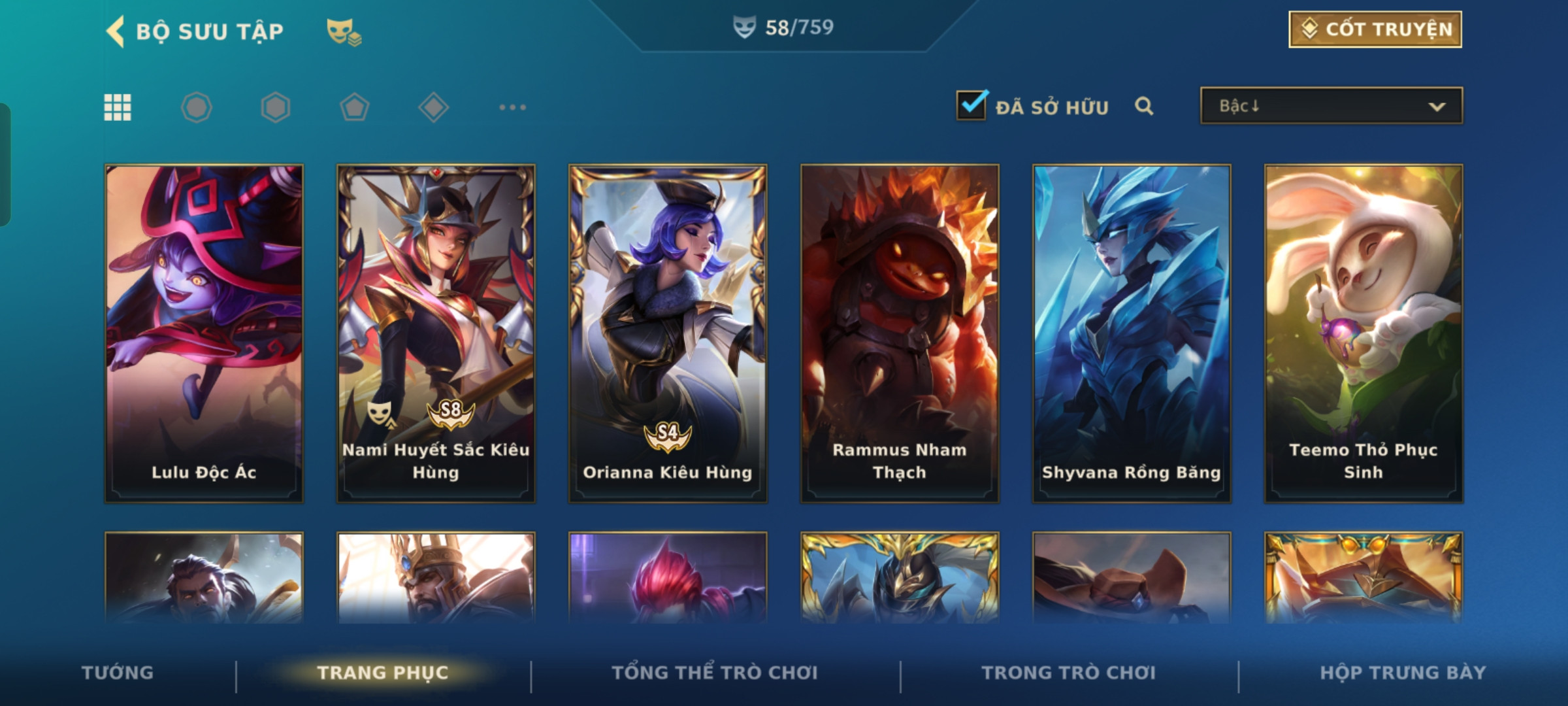Select Teemo Thỏ Phục Sinh skin

point(1364,333)
